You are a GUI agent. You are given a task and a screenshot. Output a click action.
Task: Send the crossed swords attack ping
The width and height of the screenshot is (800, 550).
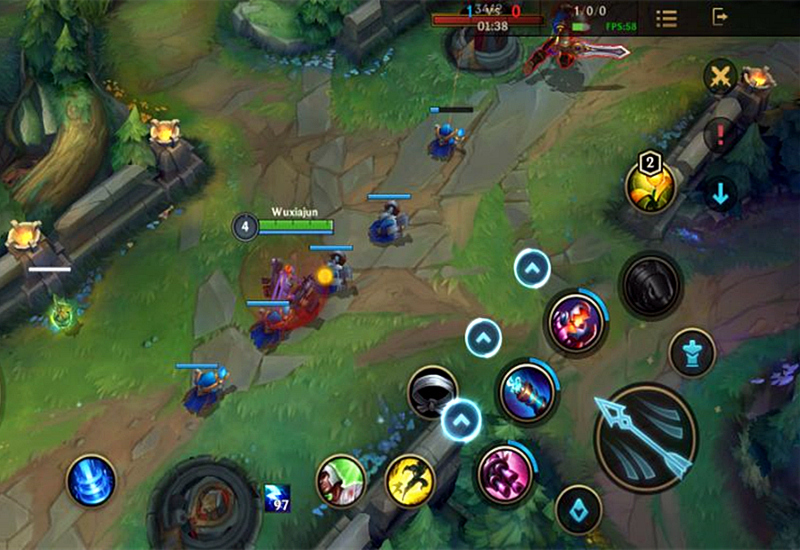coord(719,76)
